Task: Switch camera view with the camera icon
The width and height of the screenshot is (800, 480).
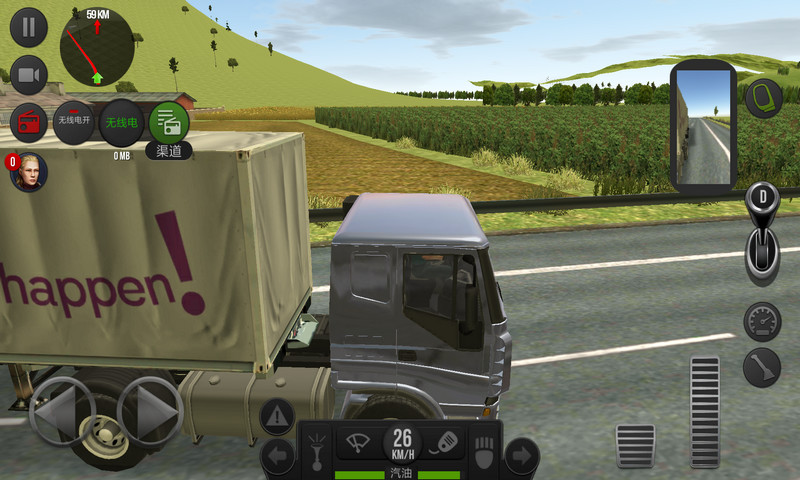Action: tap(28, 75)
